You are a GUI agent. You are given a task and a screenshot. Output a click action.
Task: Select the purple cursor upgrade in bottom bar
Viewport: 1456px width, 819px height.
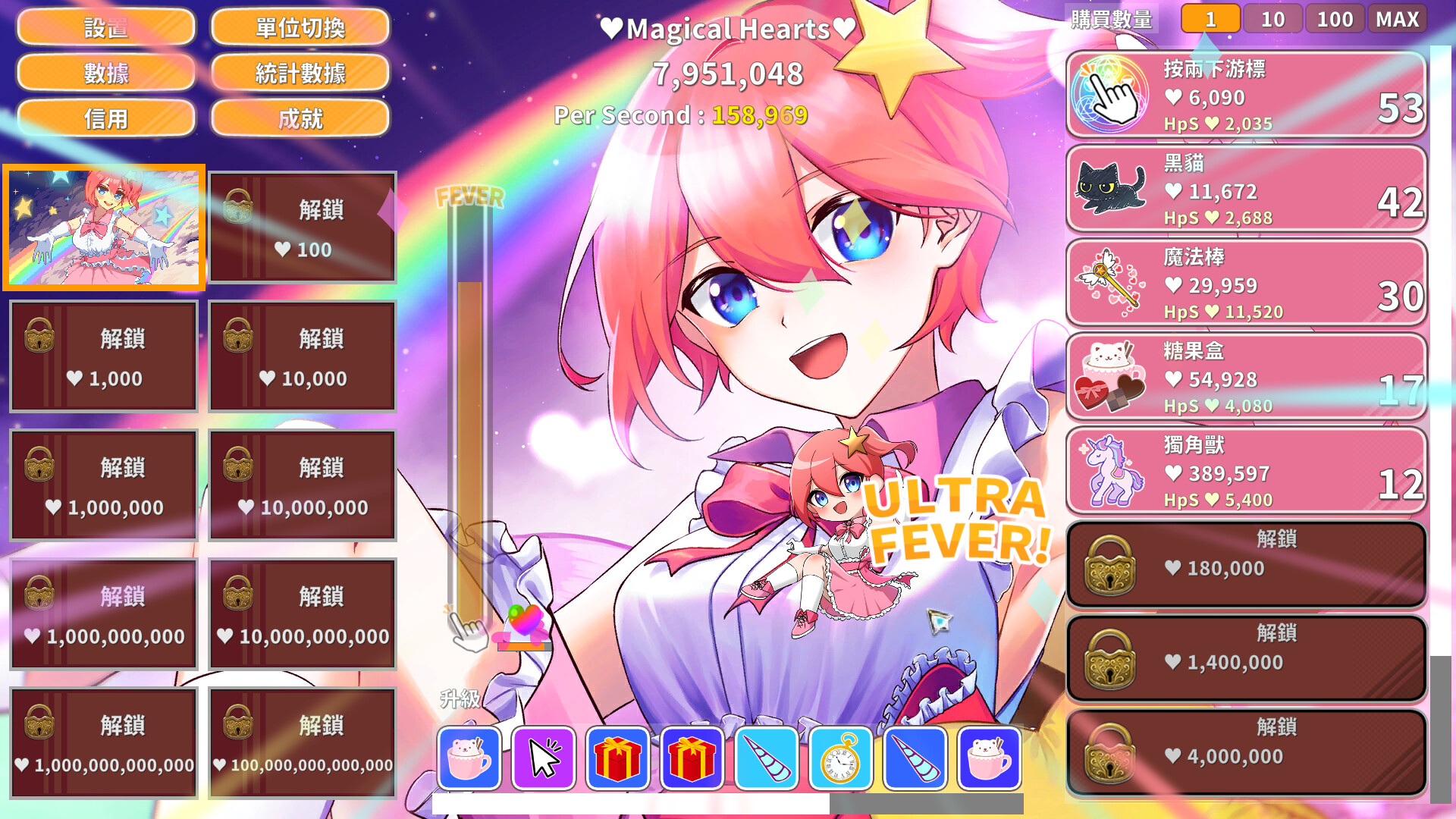[x=544, y=758]
